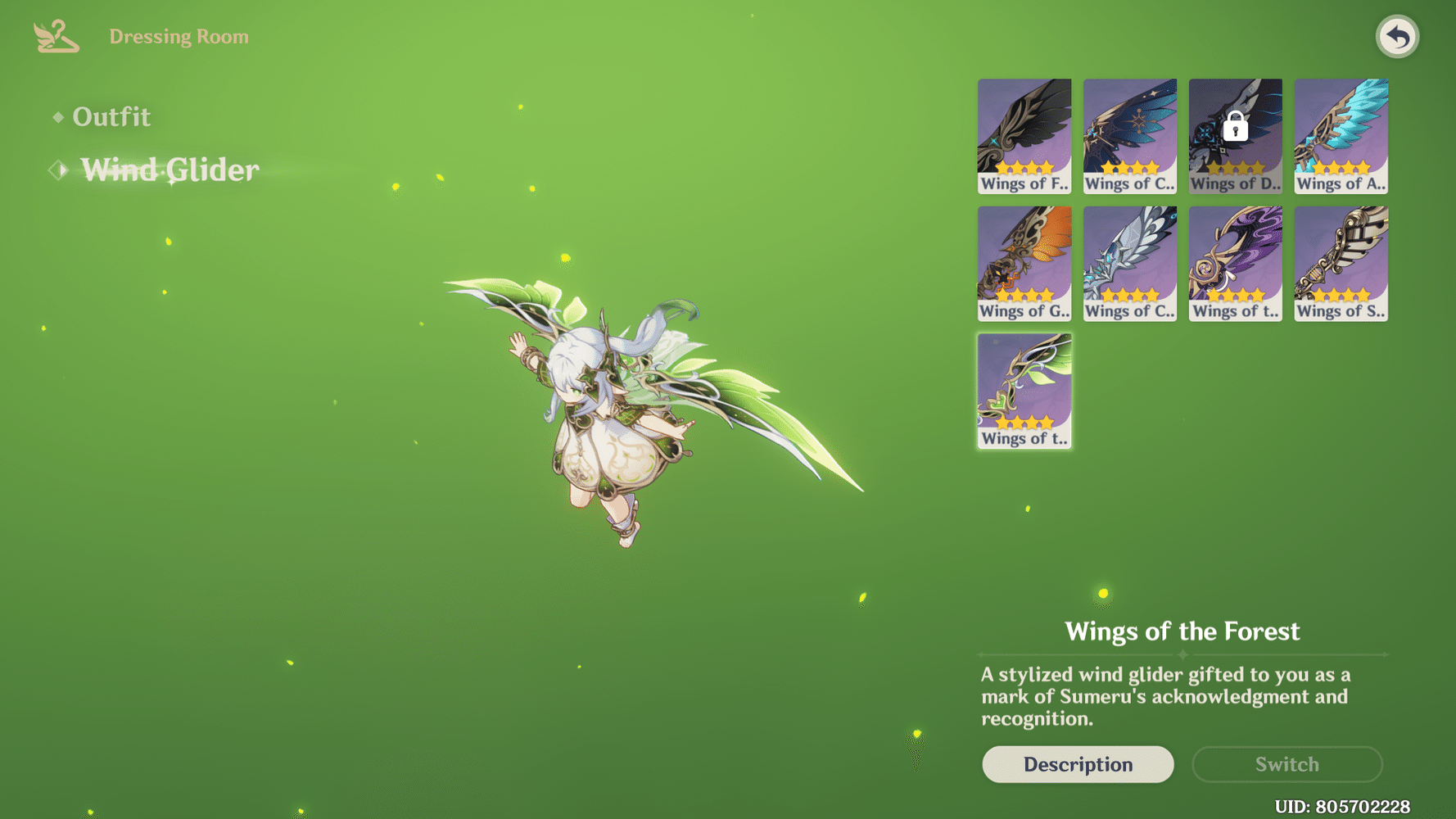1456x819 pixels.
Task: Choose the bronze Wings of S.. glider
Action: [1341, 264]
